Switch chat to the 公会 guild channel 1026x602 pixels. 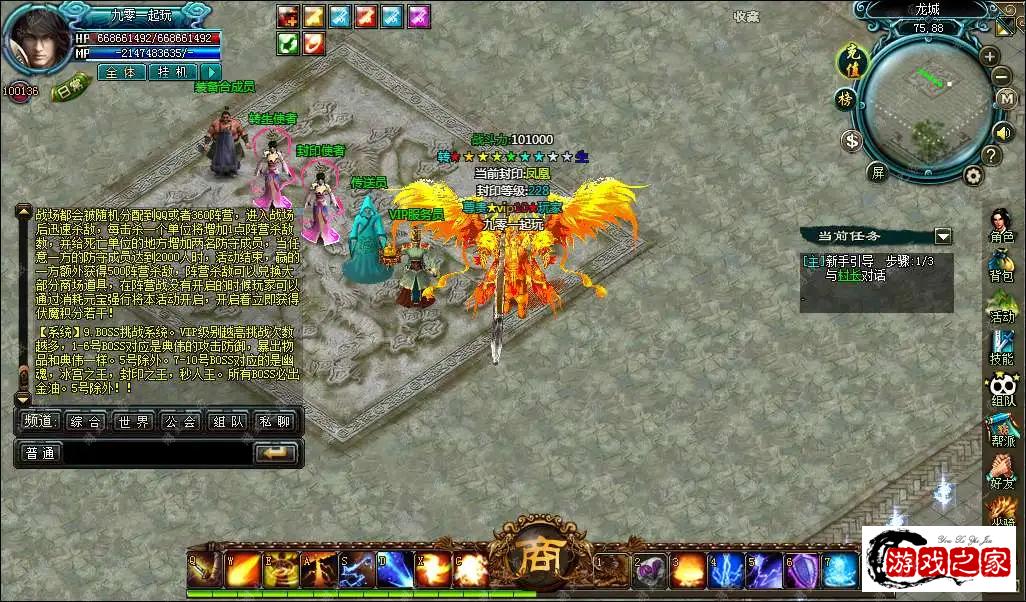(x=181, y=422)
